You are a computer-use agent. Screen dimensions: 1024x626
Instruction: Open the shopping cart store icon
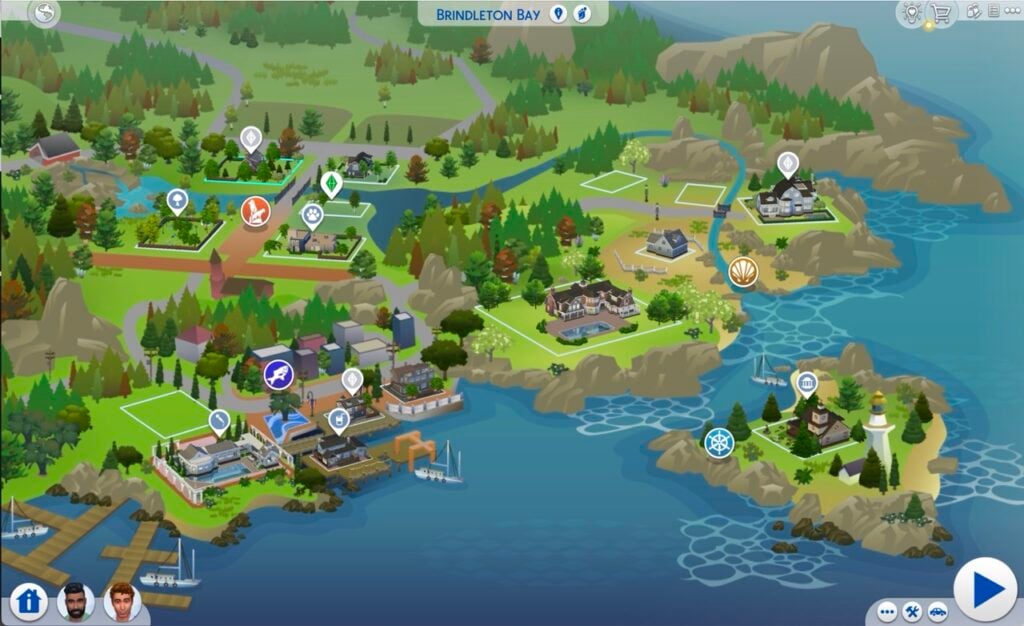click(x=939, y=13)
